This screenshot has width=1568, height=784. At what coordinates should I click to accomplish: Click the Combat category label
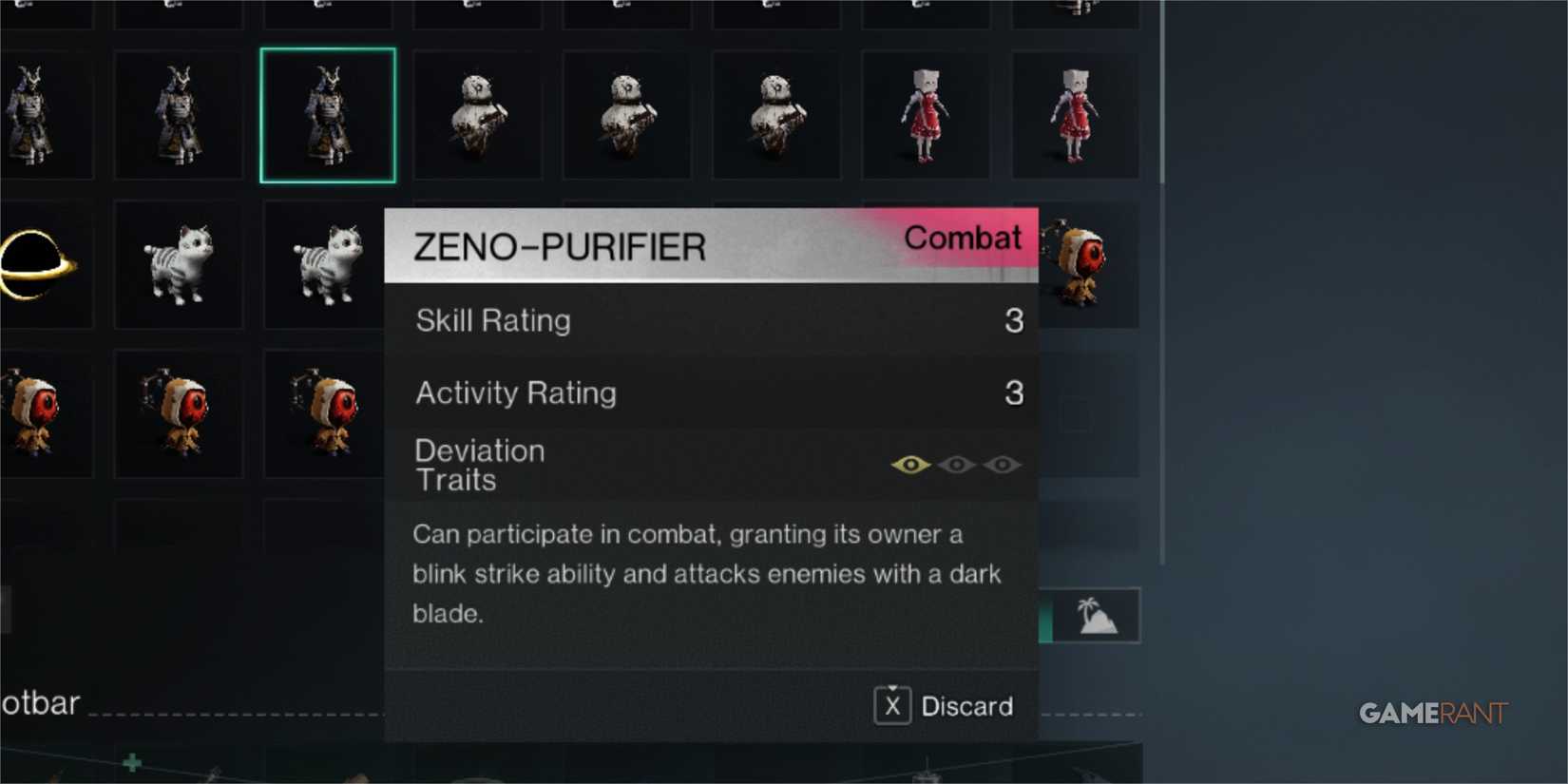(963, 239)
